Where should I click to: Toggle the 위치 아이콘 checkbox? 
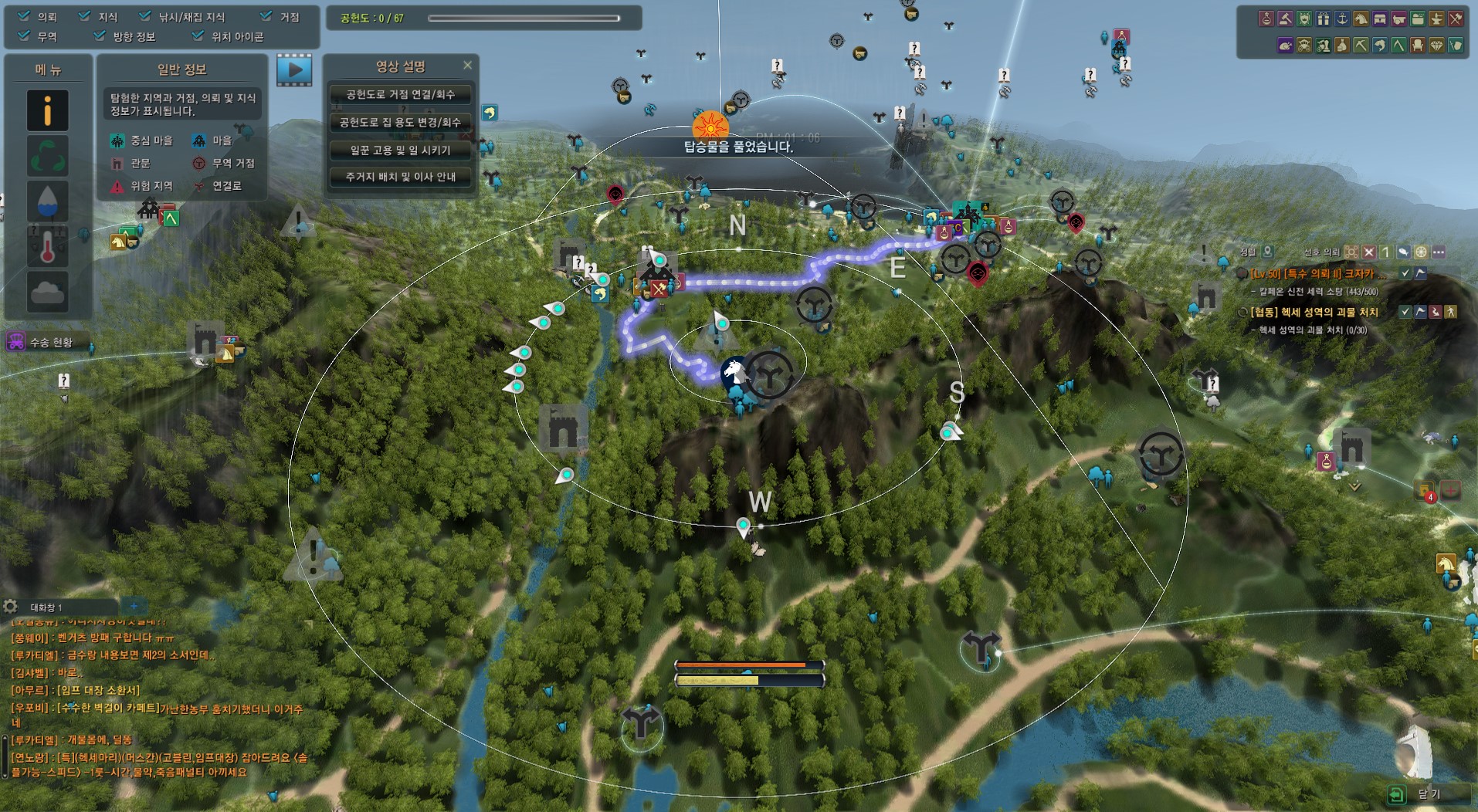[x=198, y=36]
